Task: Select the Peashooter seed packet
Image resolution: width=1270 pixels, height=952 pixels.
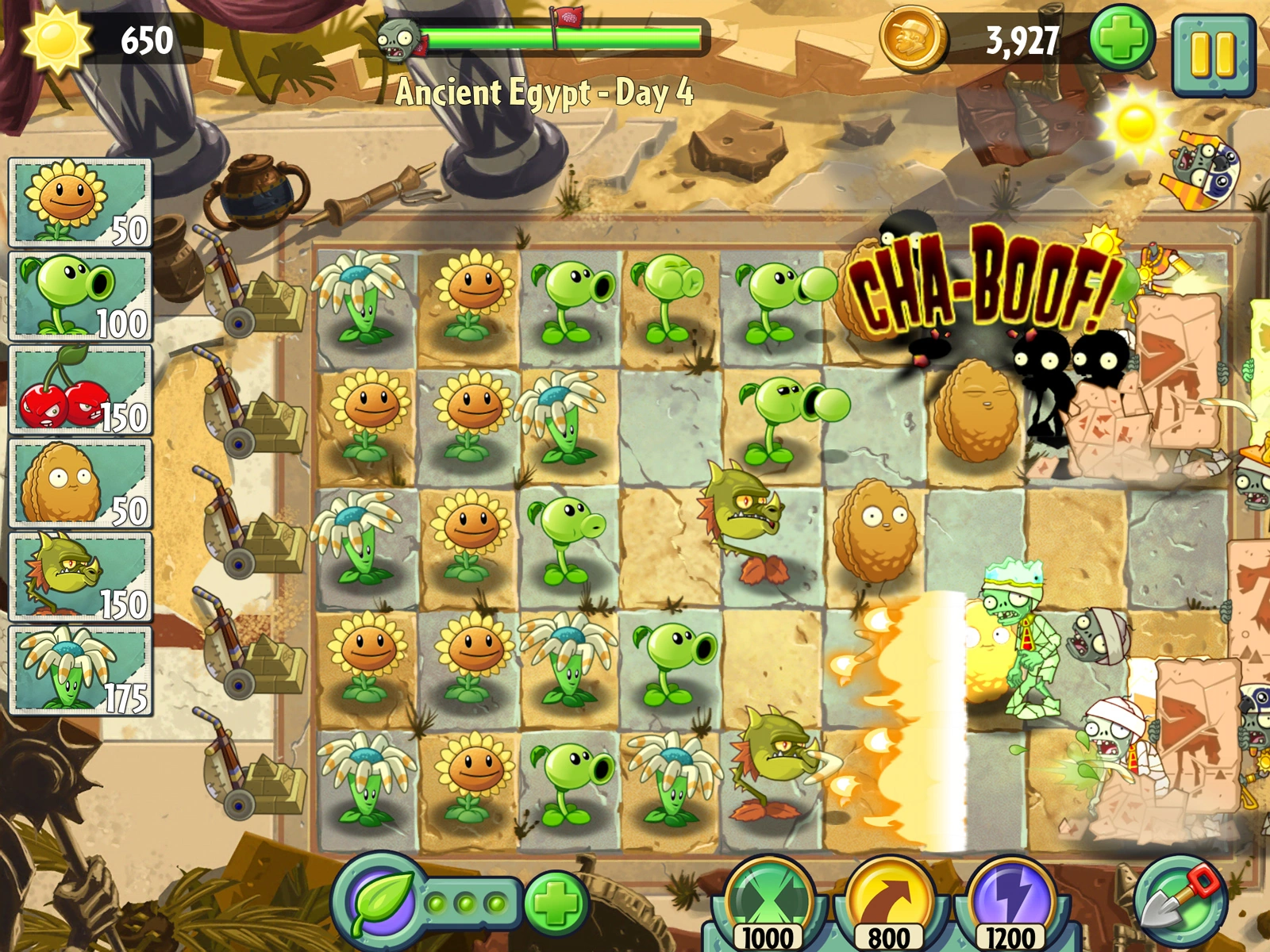Action: point(77,295)
